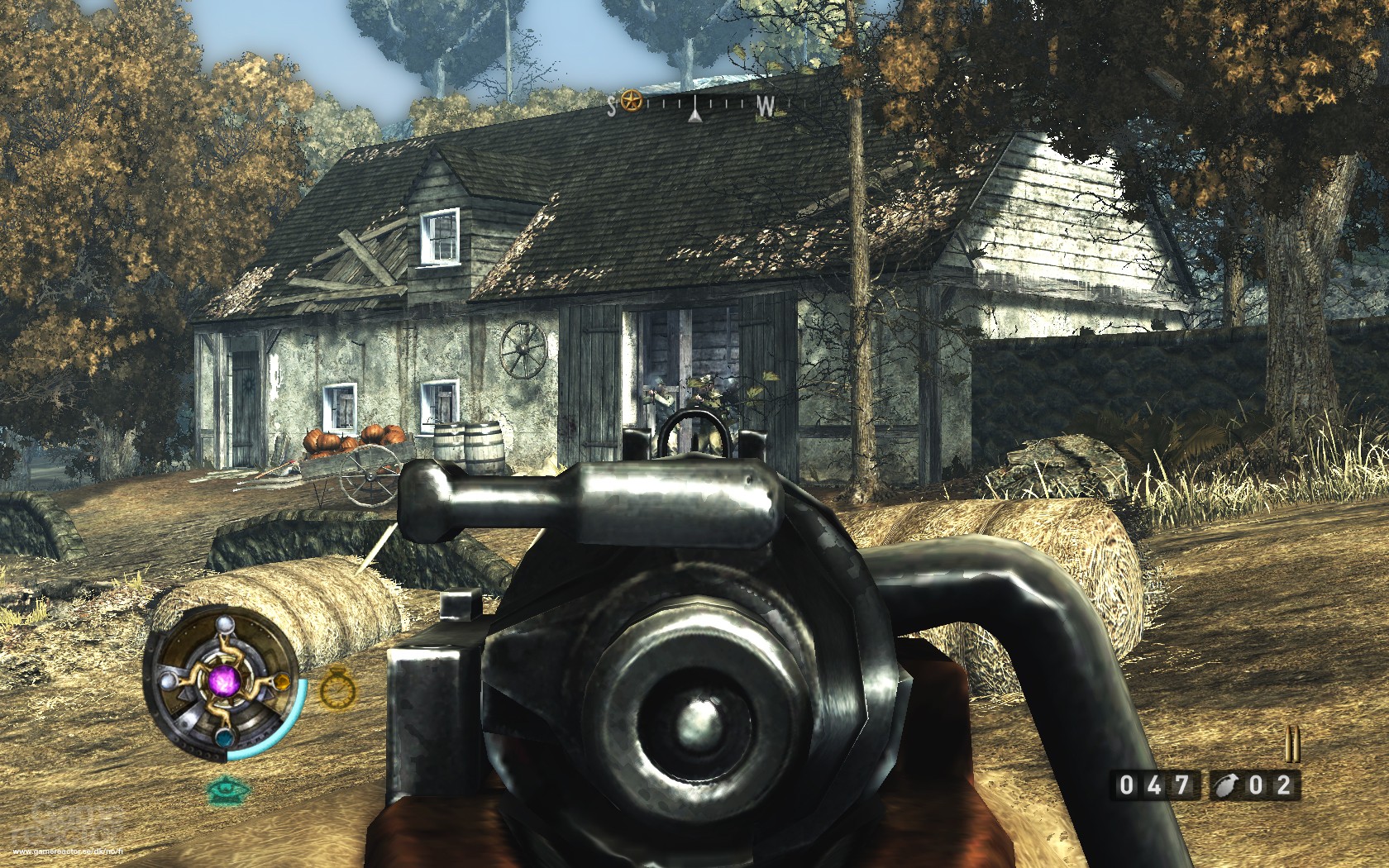Select the yellow gem on the power wheel
The height and width of the screenshot is (868, 1389).
(x=282, y=681)
